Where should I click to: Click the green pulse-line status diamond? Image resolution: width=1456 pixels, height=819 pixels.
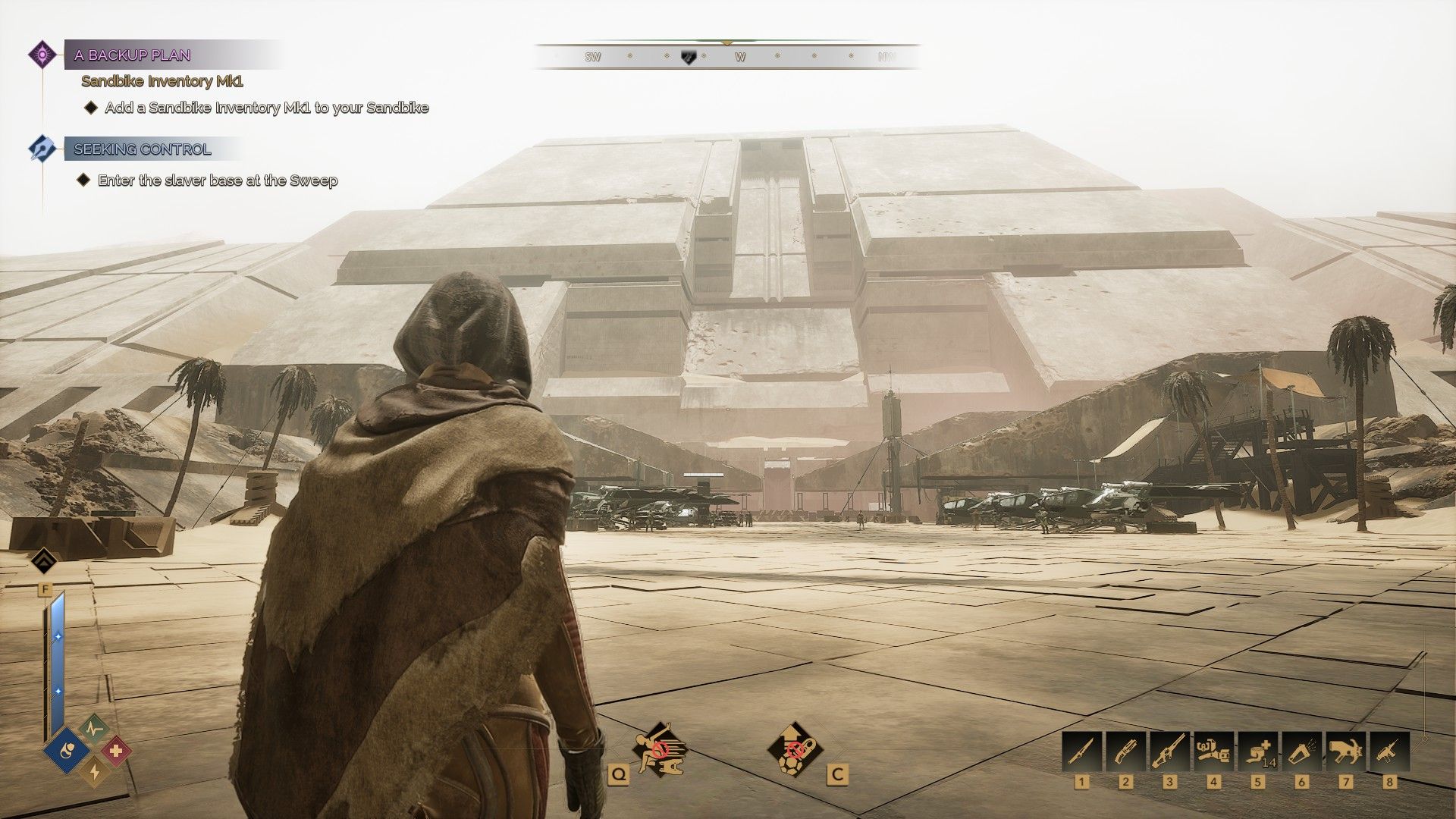pos(93,730)
